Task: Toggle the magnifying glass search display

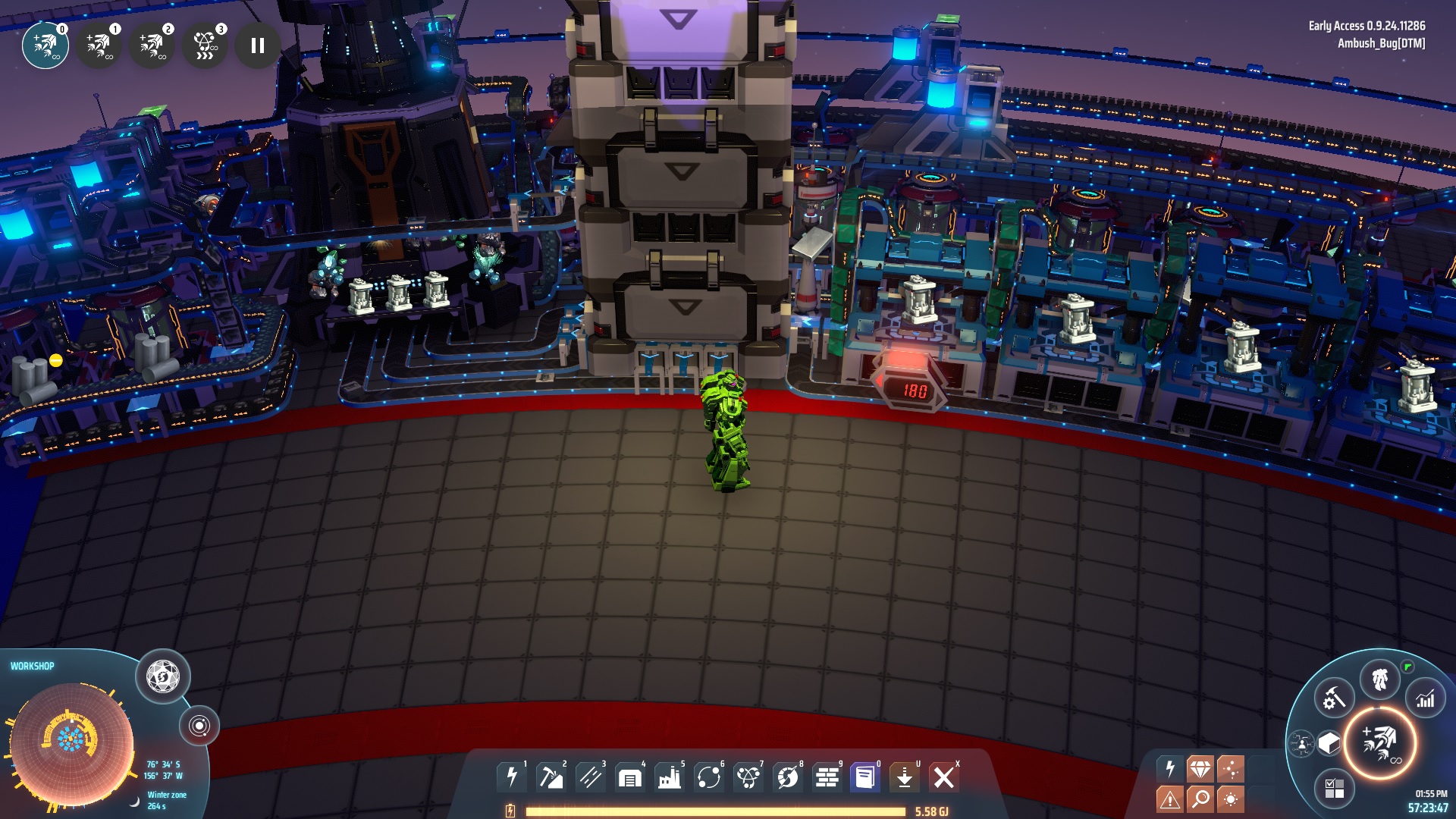Action: click(x=1200, y=799)
